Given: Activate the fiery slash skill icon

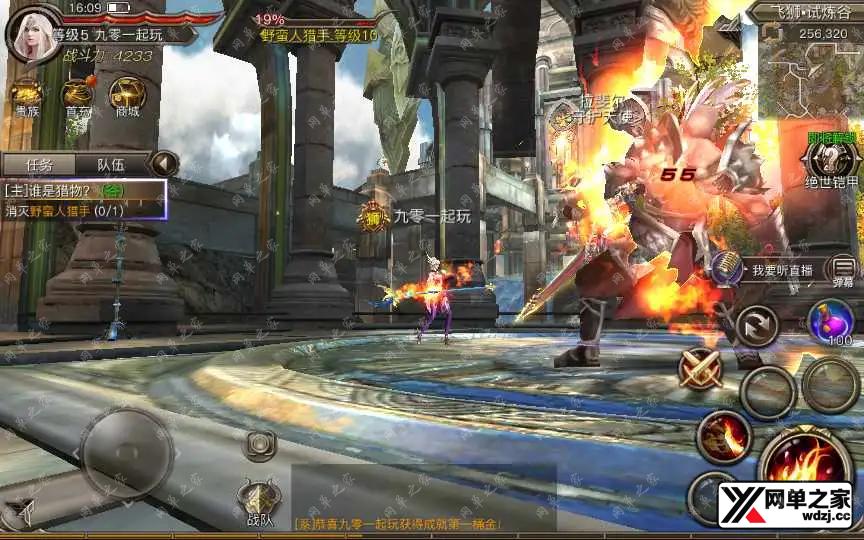Looking at the screenshot, I should [x=723, y=435].
